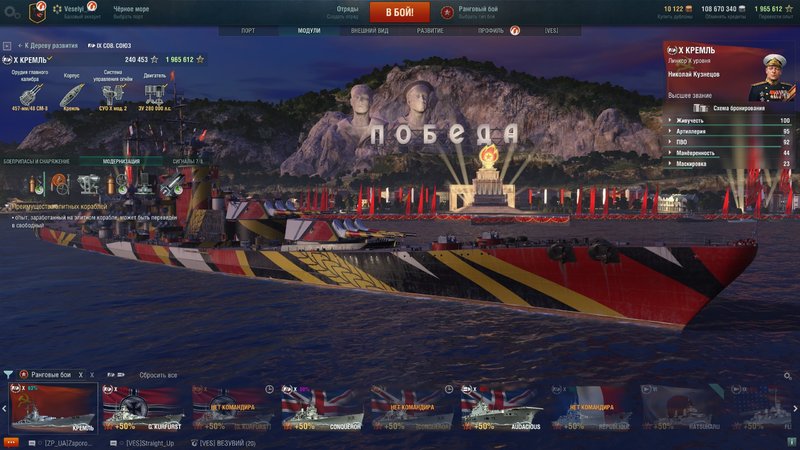
Task: Select the engine module ЭУ 280 000 л.с.
Action: click(x=153, y=97)
